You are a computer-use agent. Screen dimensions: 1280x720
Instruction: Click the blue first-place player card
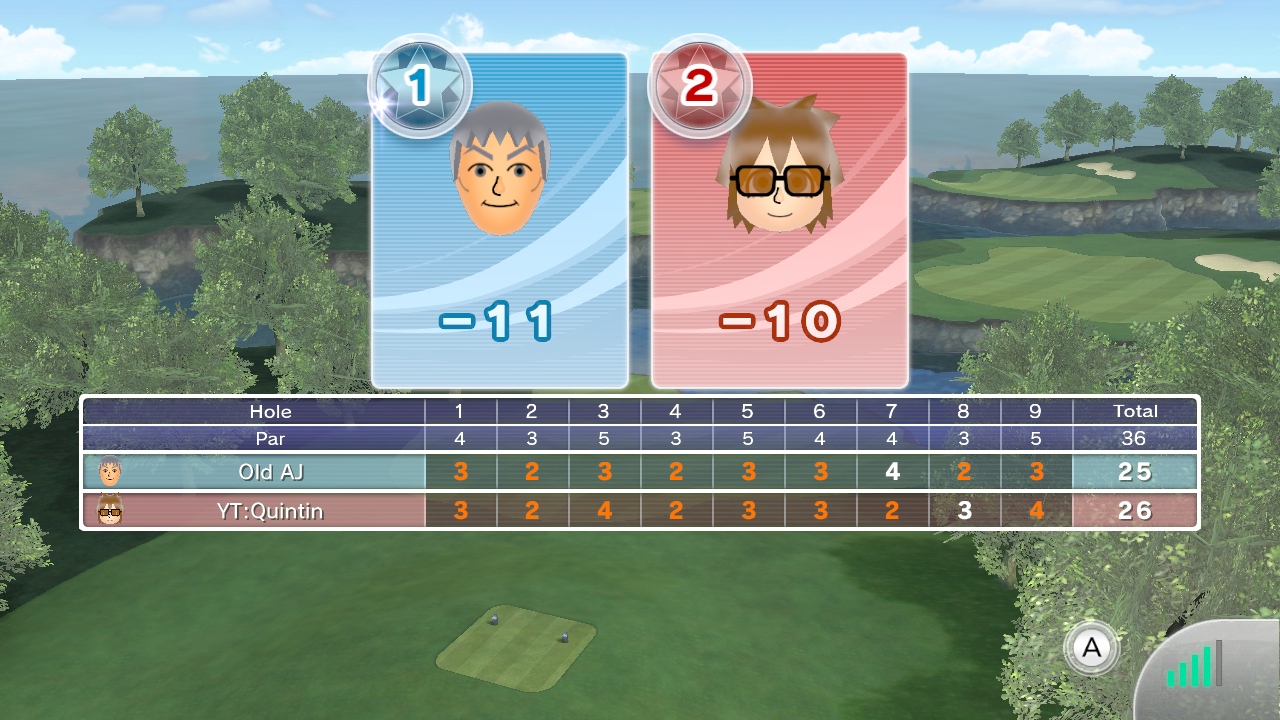500,220
